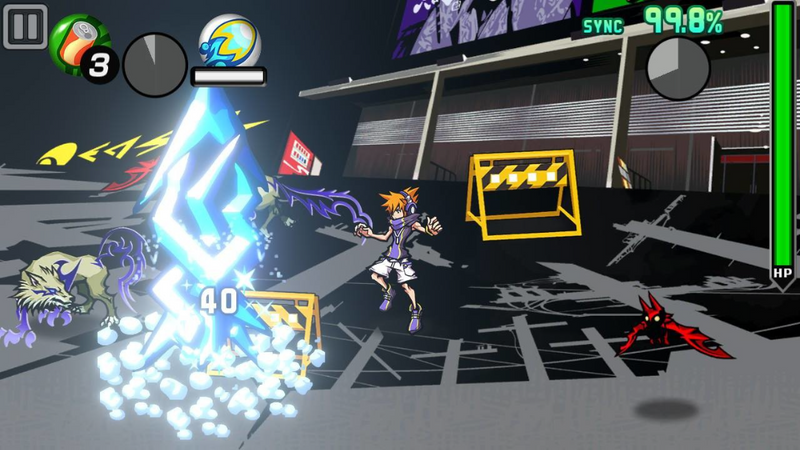Tap the gray recharging pin between the colored pins
Screen dimensions: 800x450
click(154, 65)
